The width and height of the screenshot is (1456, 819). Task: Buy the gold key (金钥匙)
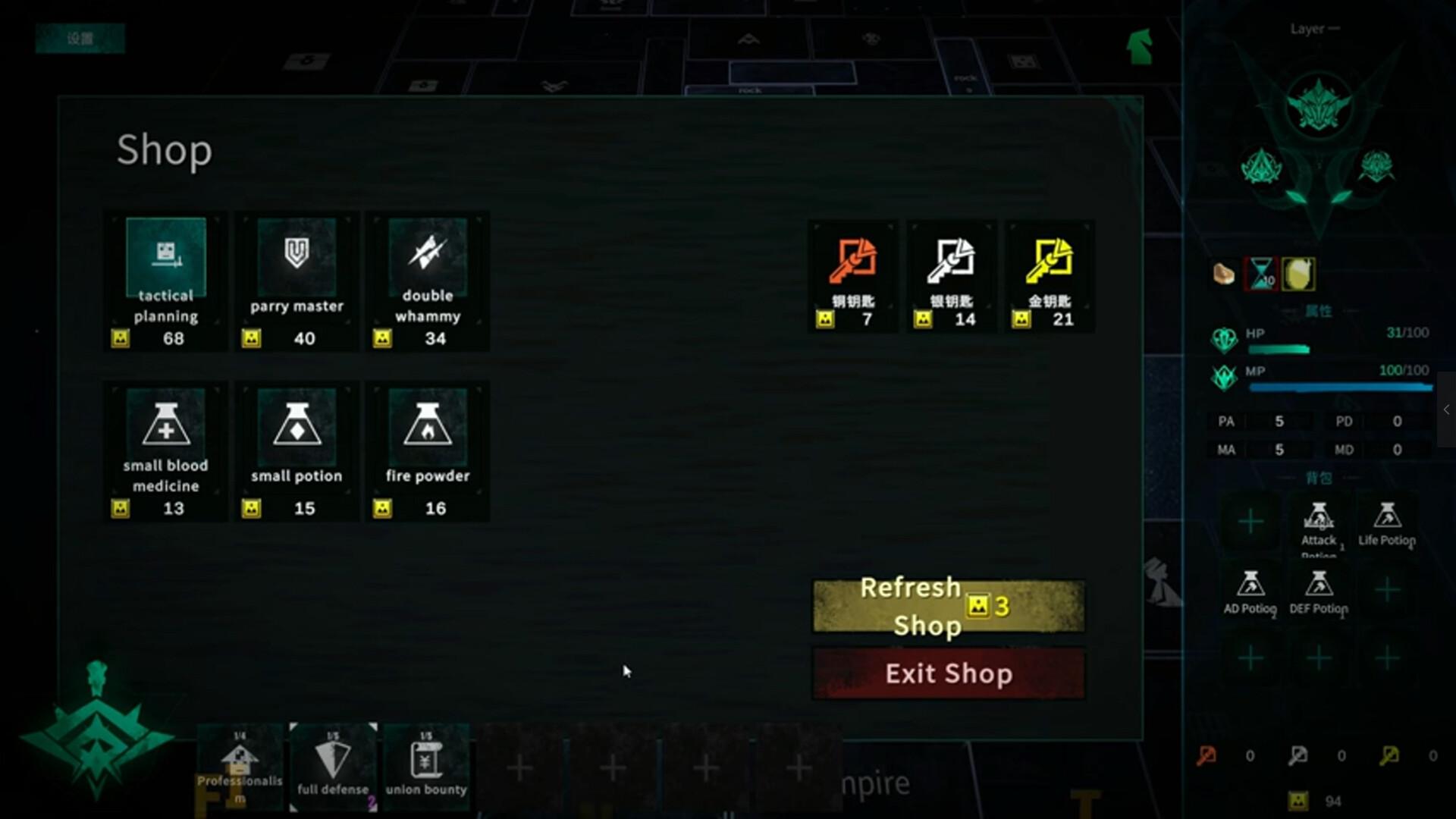click(1050, 275)
